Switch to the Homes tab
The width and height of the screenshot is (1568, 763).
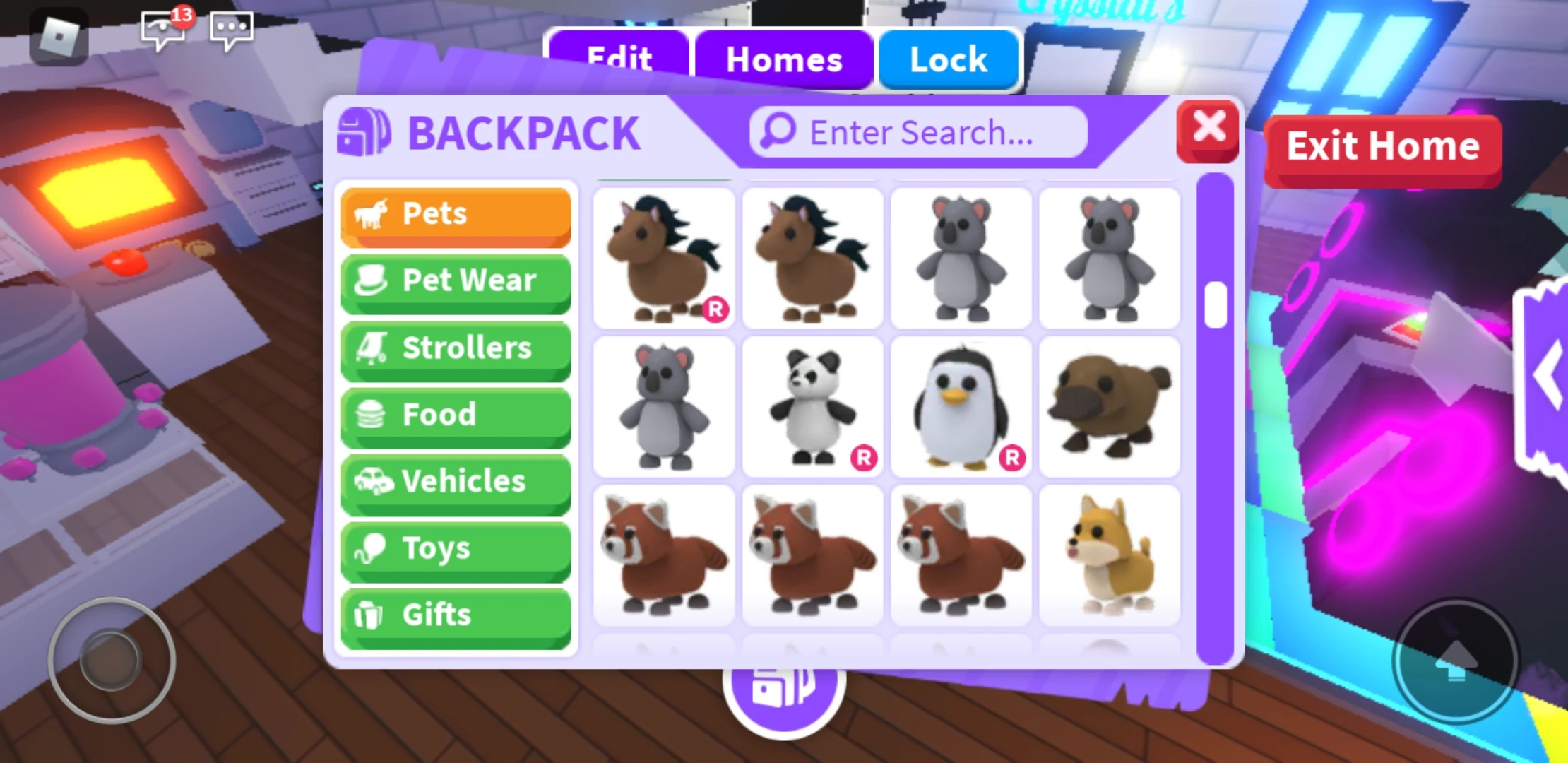tap(784, 60)
